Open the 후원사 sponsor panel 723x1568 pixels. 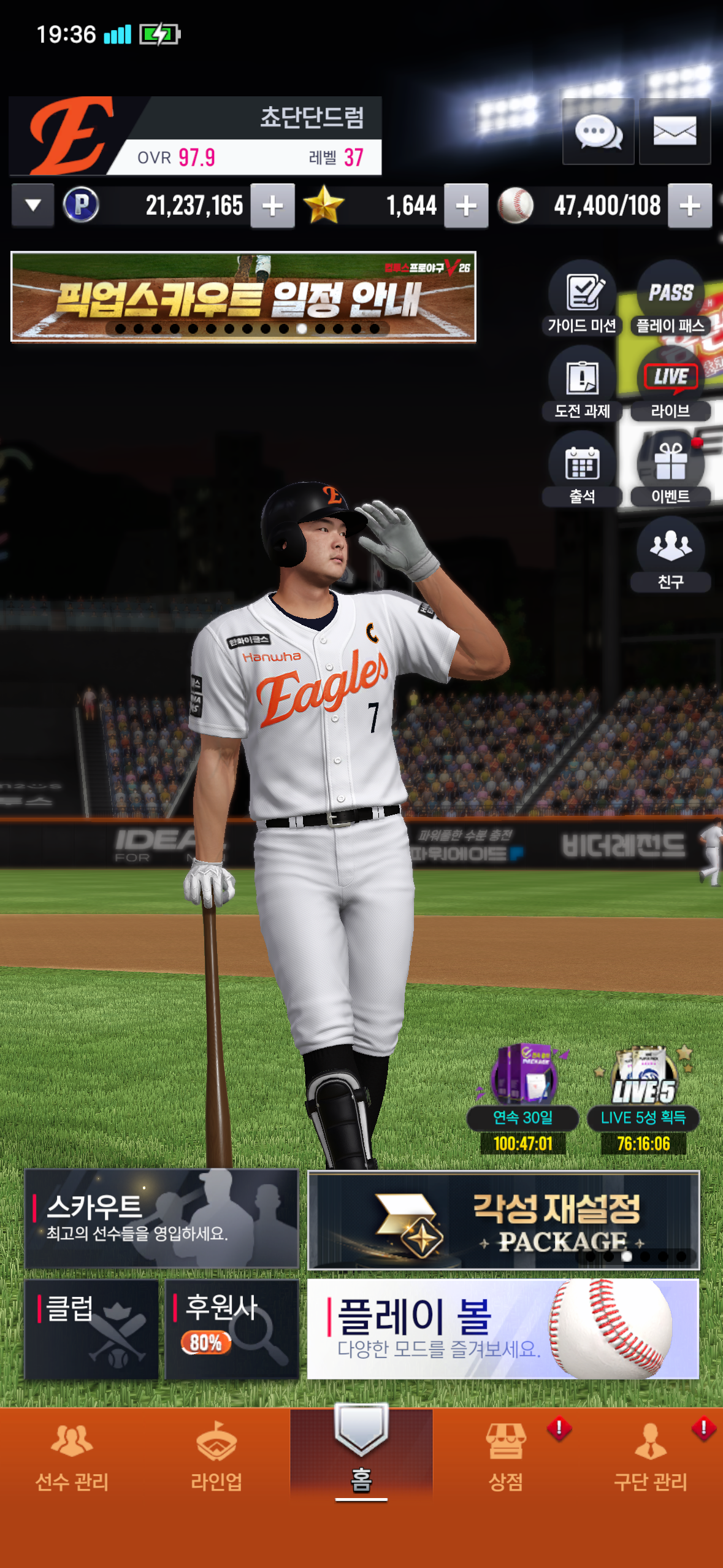232,1329
